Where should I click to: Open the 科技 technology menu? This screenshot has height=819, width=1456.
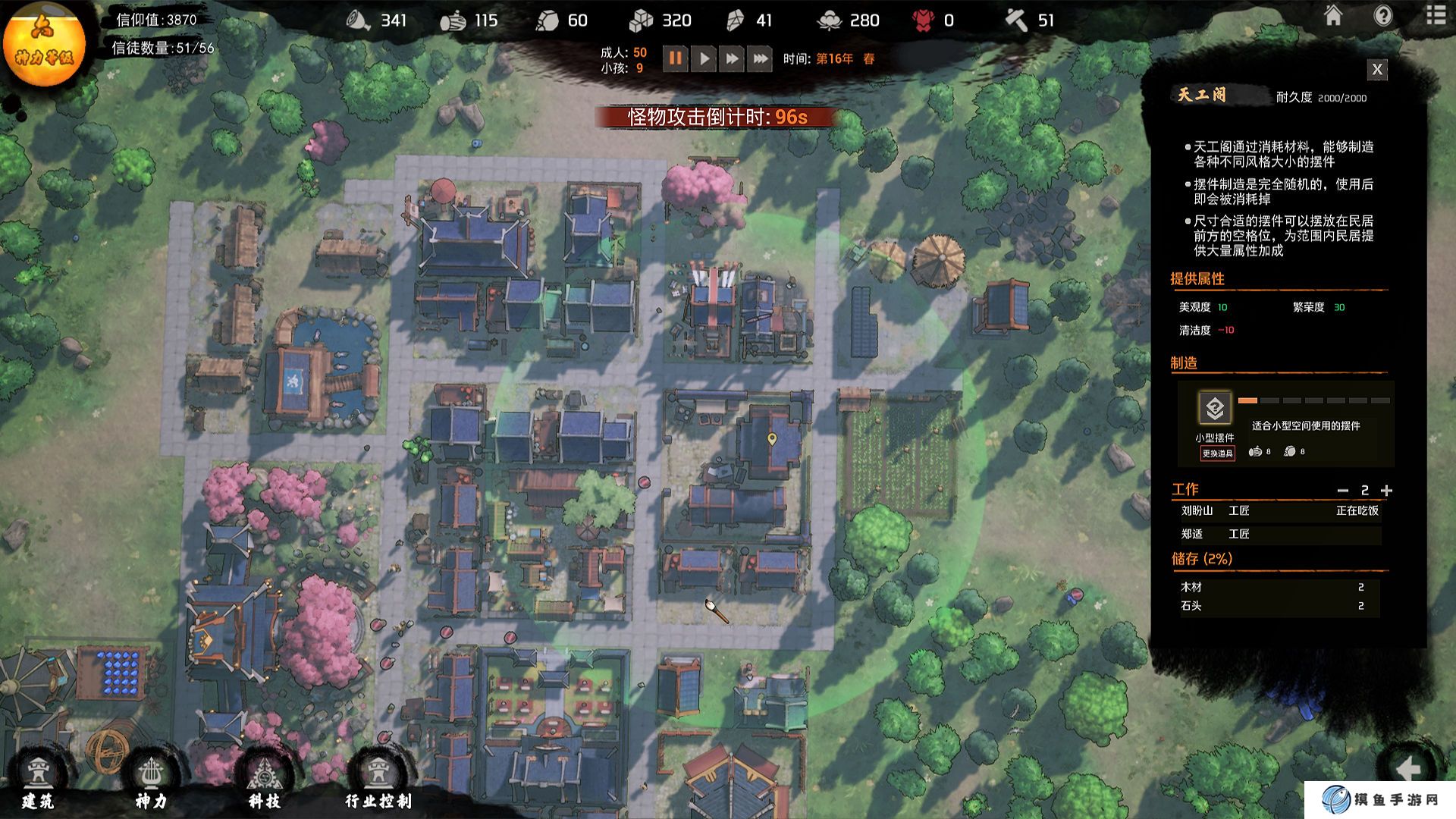click(x=265, y=783)
